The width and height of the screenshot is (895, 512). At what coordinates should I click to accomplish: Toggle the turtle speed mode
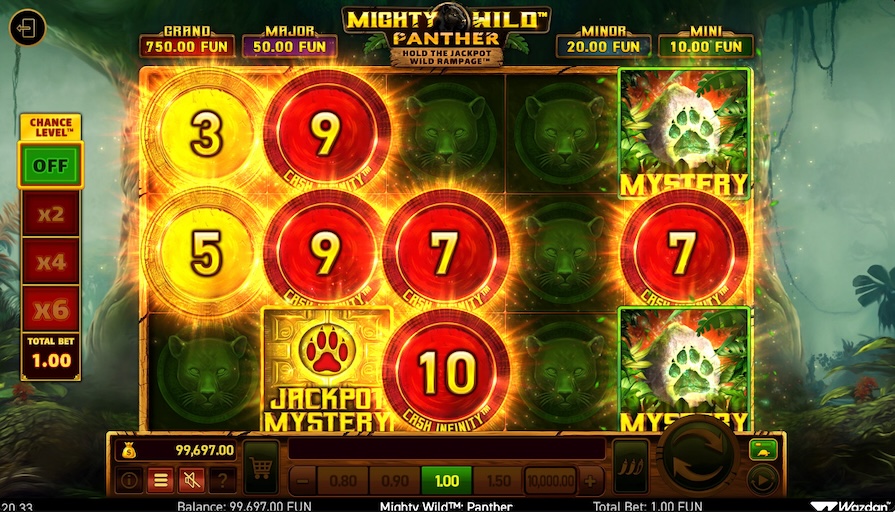[x=762, y=449]
